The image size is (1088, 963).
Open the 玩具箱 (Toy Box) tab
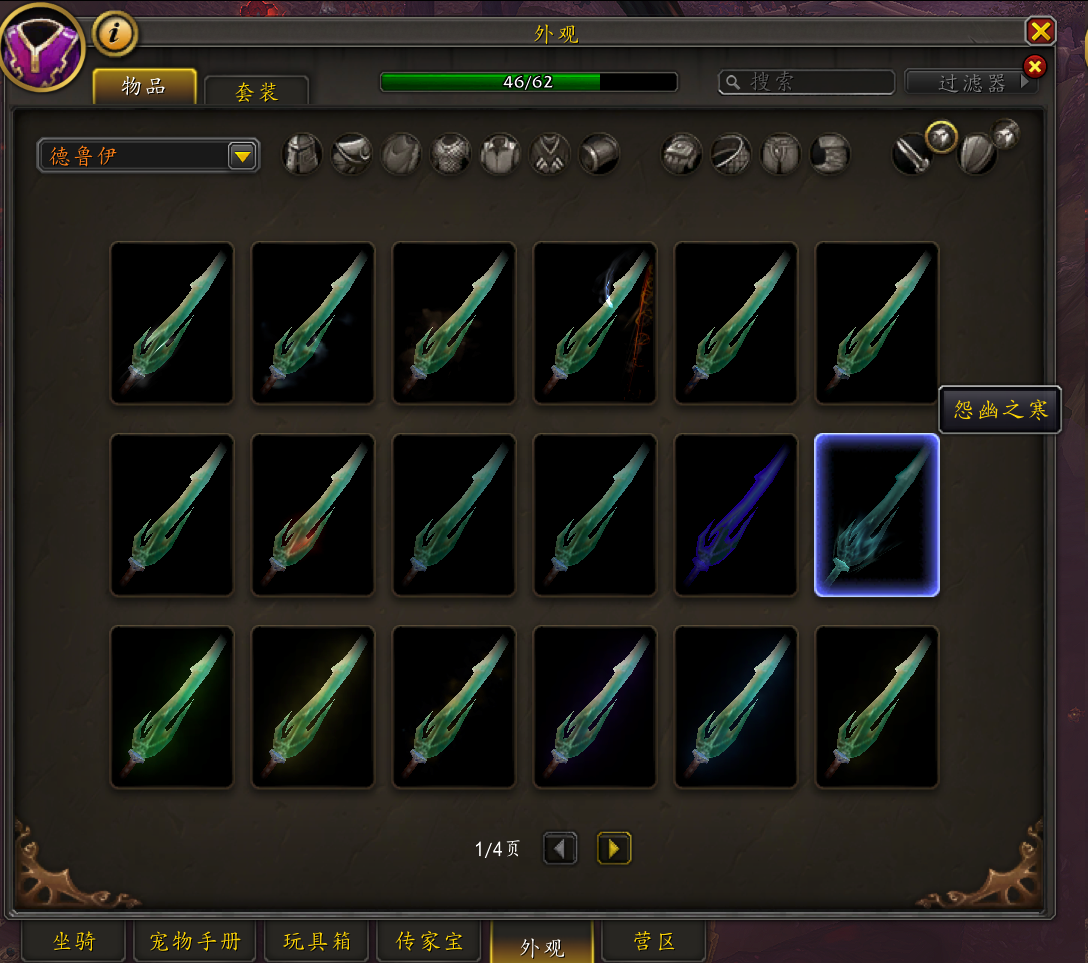(x=316, y=941)
